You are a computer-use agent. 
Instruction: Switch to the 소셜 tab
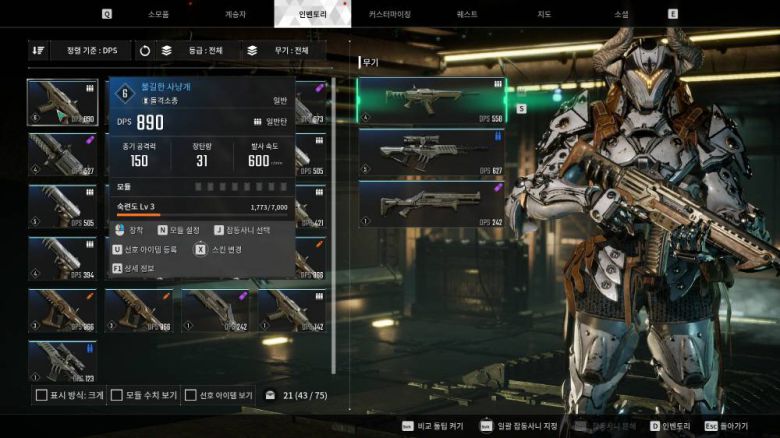point(620,14)
